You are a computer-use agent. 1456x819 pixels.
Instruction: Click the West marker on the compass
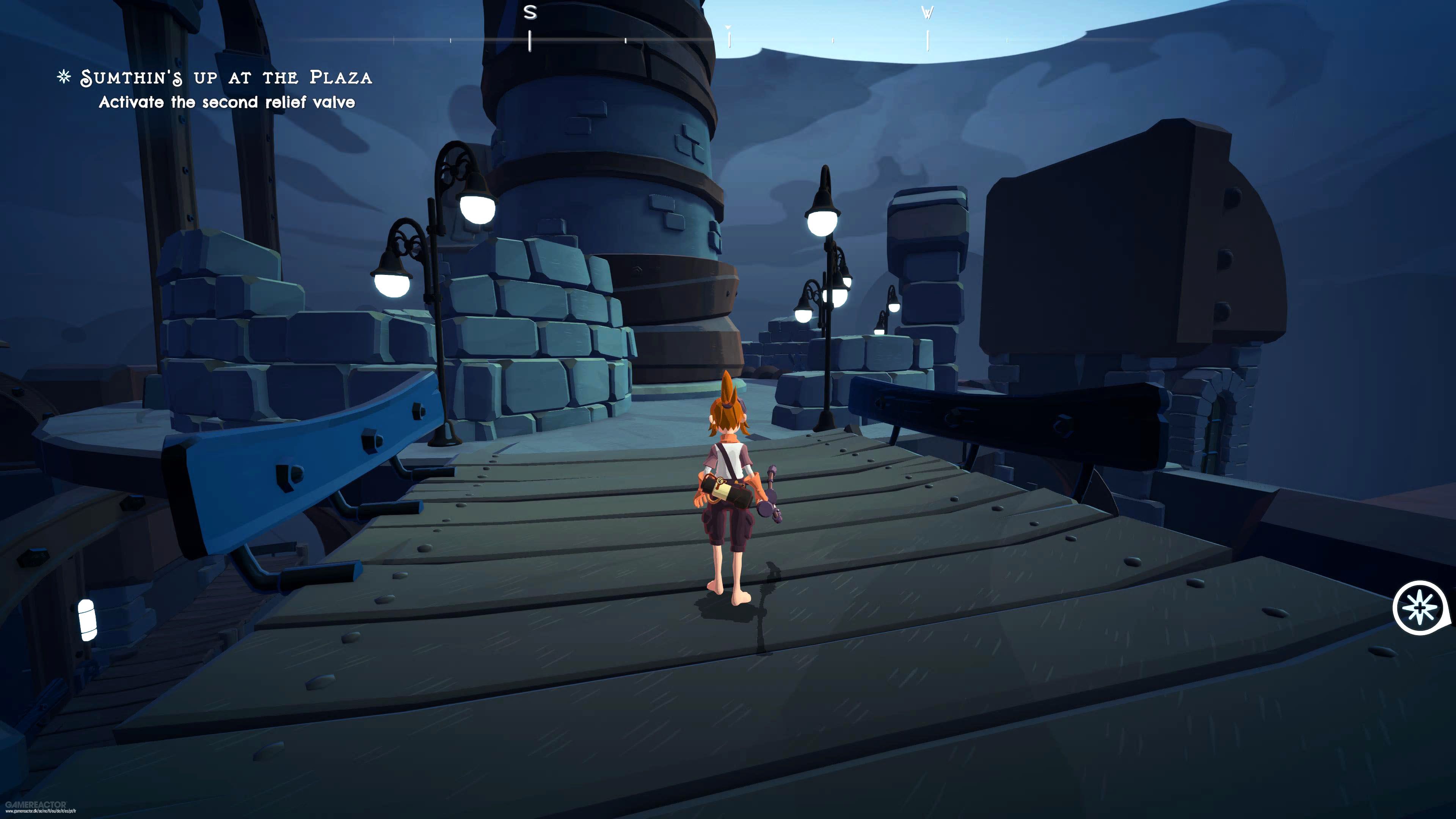tap(927, 13)
